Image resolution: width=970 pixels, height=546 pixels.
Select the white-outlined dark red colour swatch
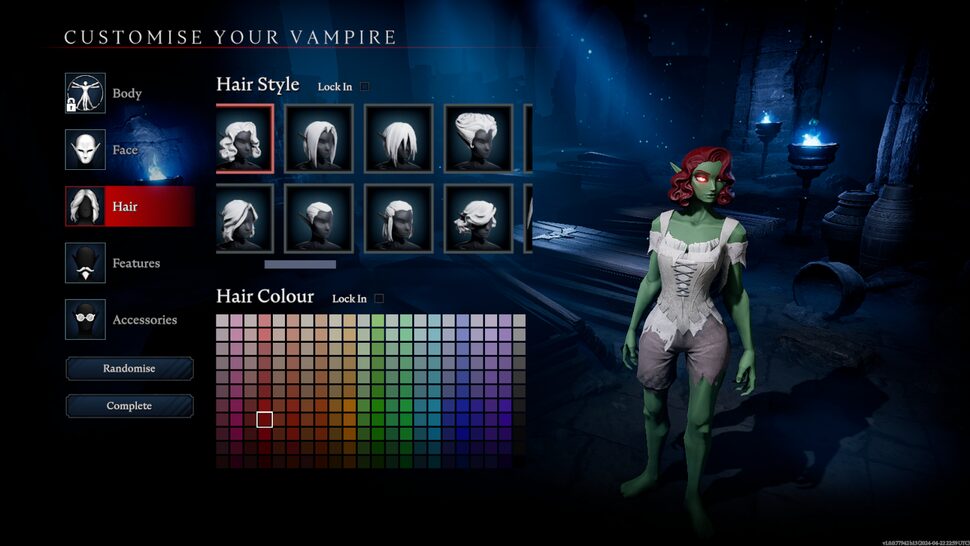click(x=264, y=419)
